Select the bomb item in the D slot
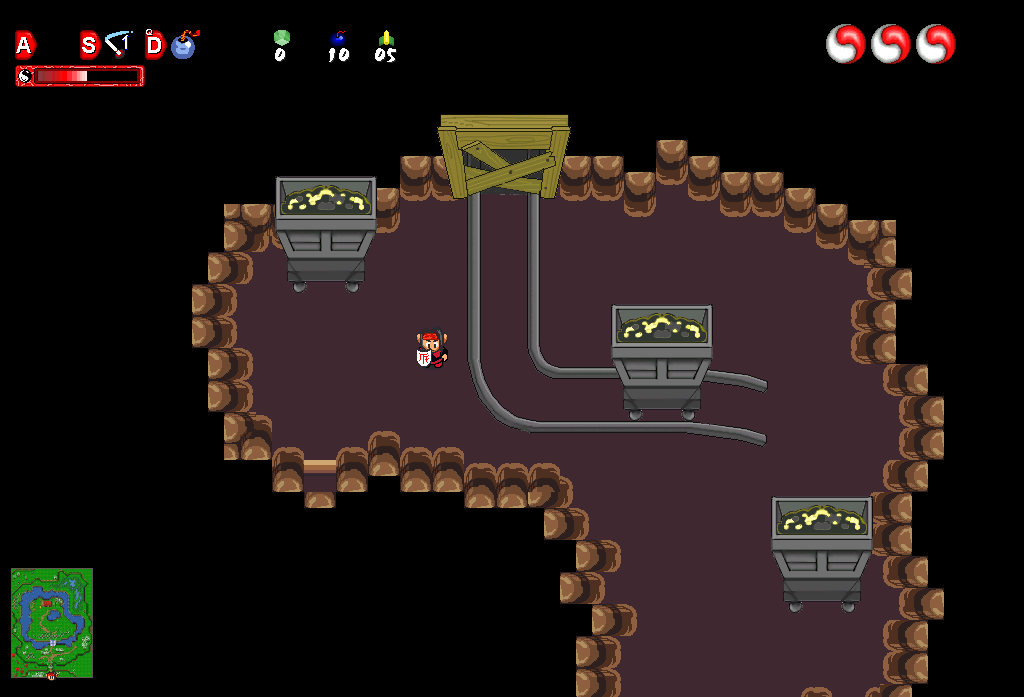 coord(184,45)
